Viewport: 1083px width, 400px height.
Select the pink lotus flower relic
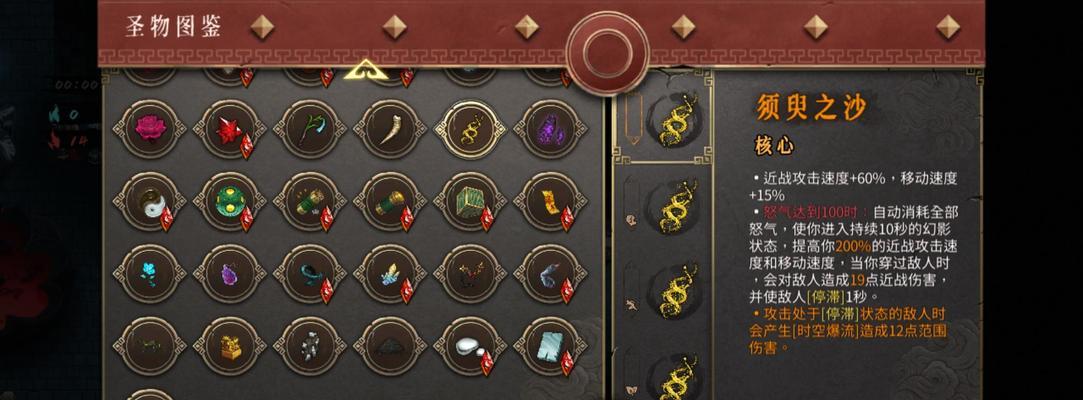pos(150,128)
